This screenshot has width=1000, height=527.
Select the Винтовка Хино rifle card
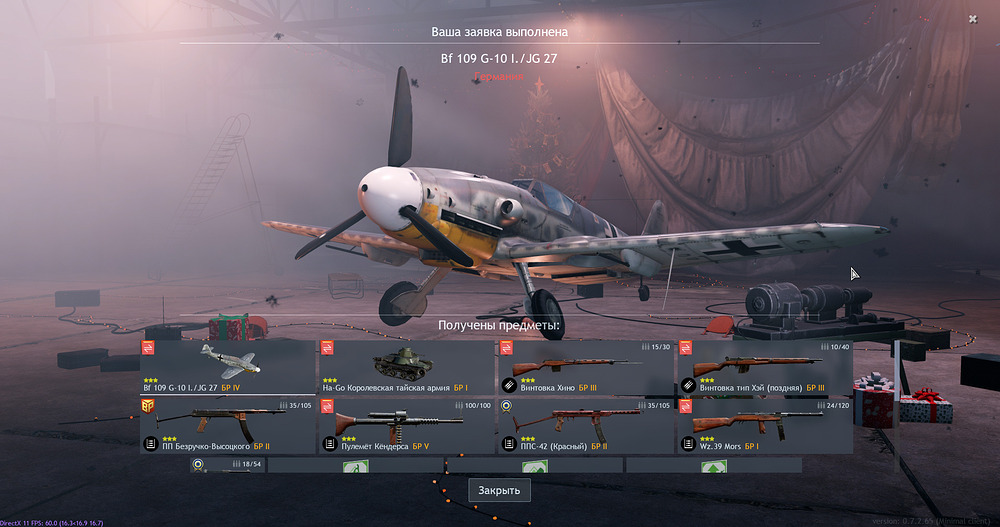[x=585, y=367]
